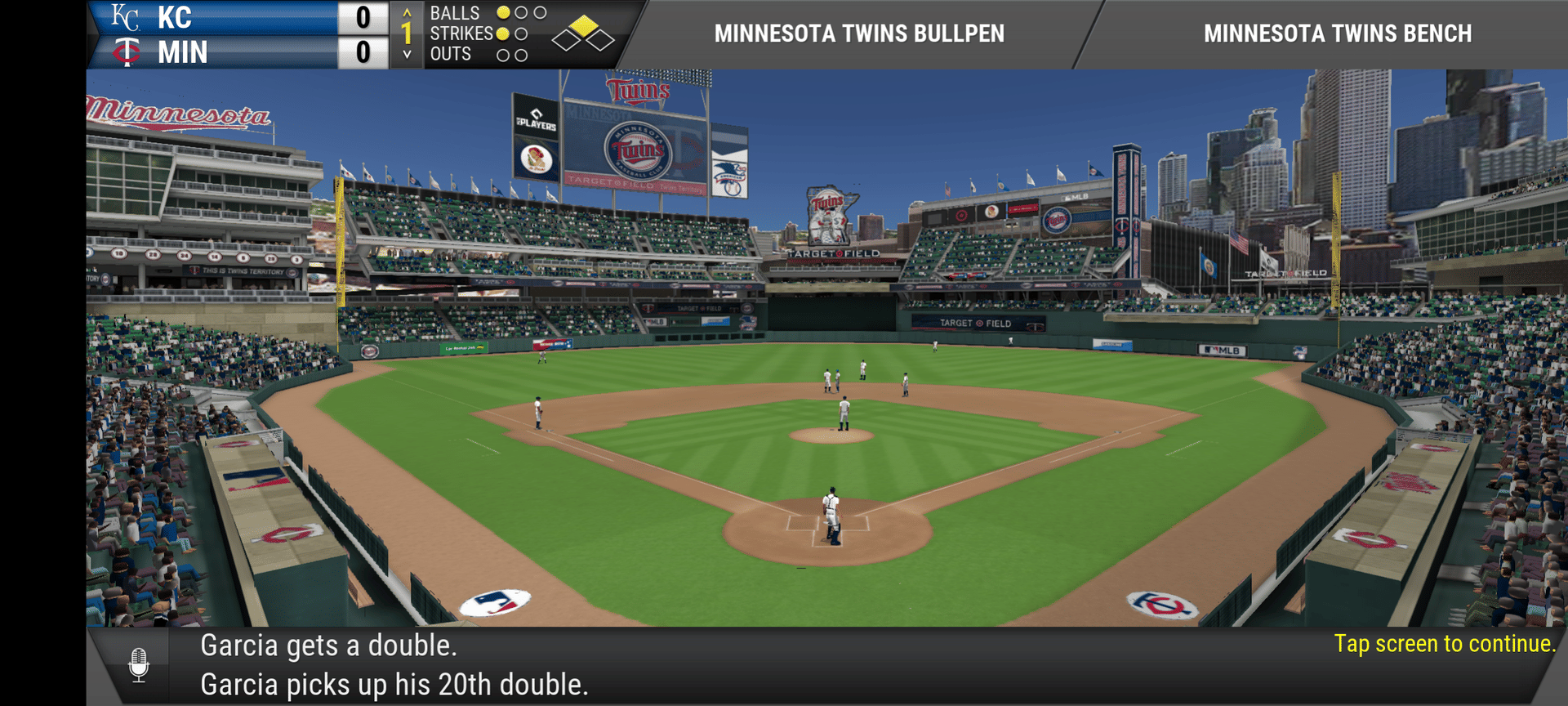Image resolution: width=1568 pixels, height=706 pixels.
Task: Toggle the microphone commentary icon
Action: tap(139, 665)
